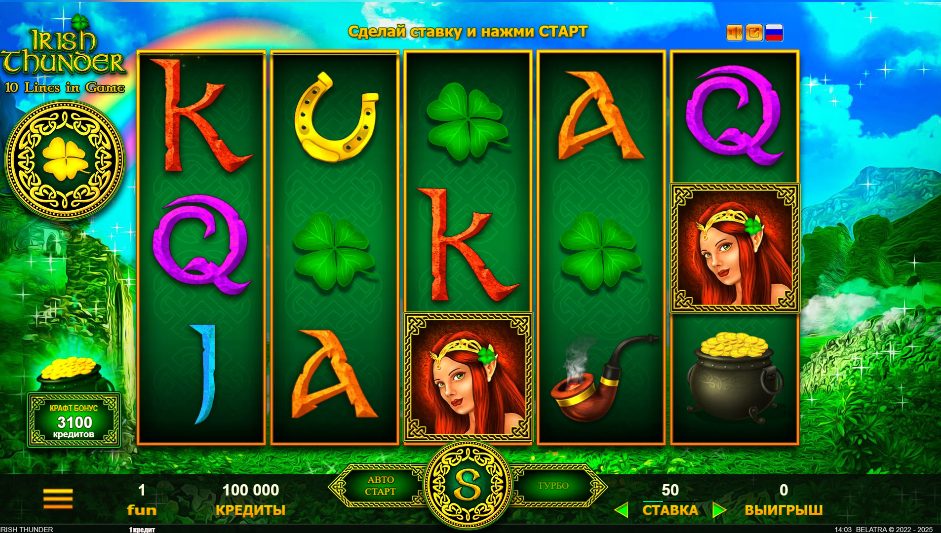This screenshot has width=941, height=533.
Task: Open the hamburger menu
Action: pyautogui.click(x=58, y=497)
